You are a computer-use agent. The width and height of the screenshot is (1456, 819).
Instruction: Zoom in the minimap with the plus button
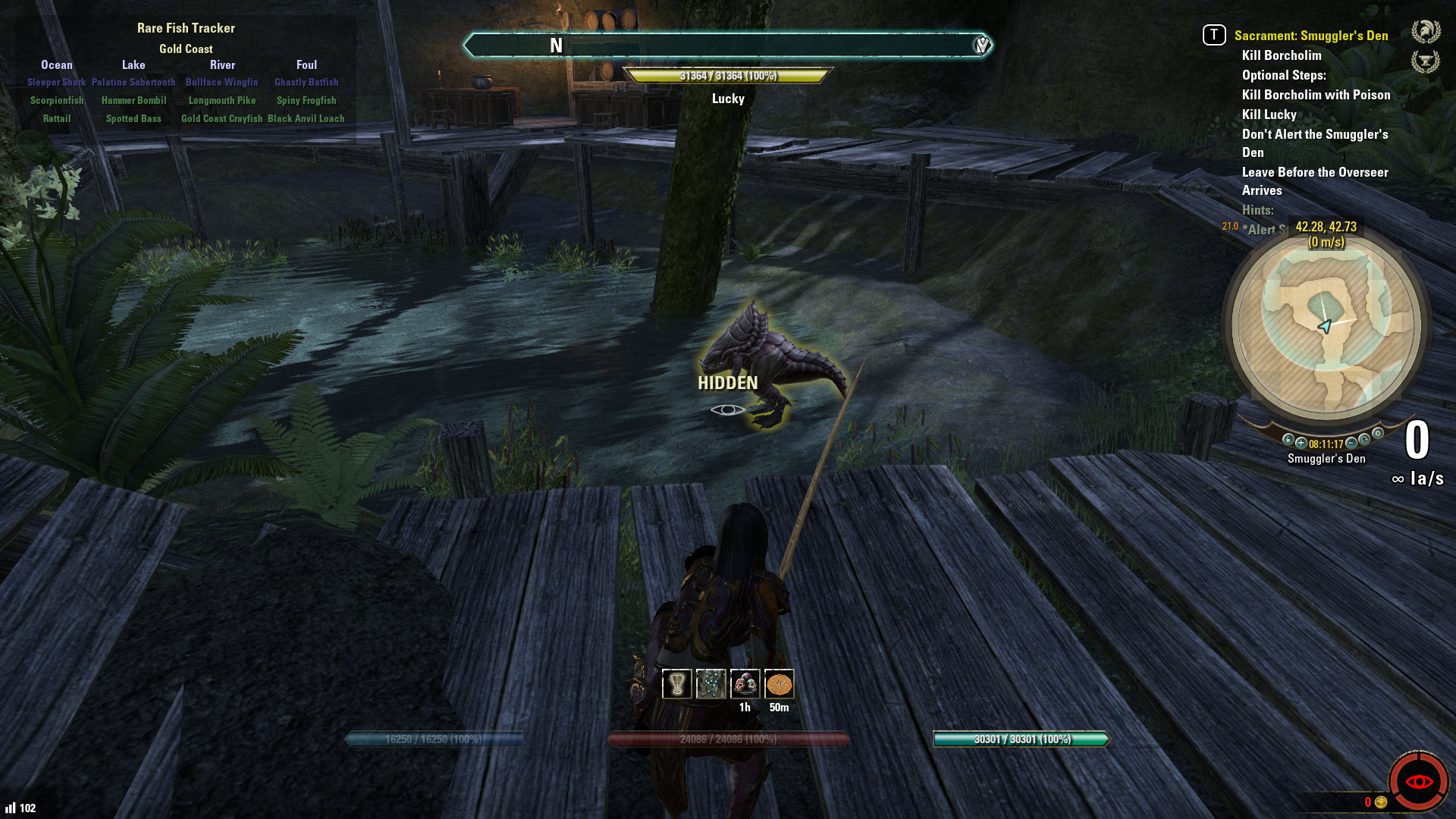click(1301, 443)
